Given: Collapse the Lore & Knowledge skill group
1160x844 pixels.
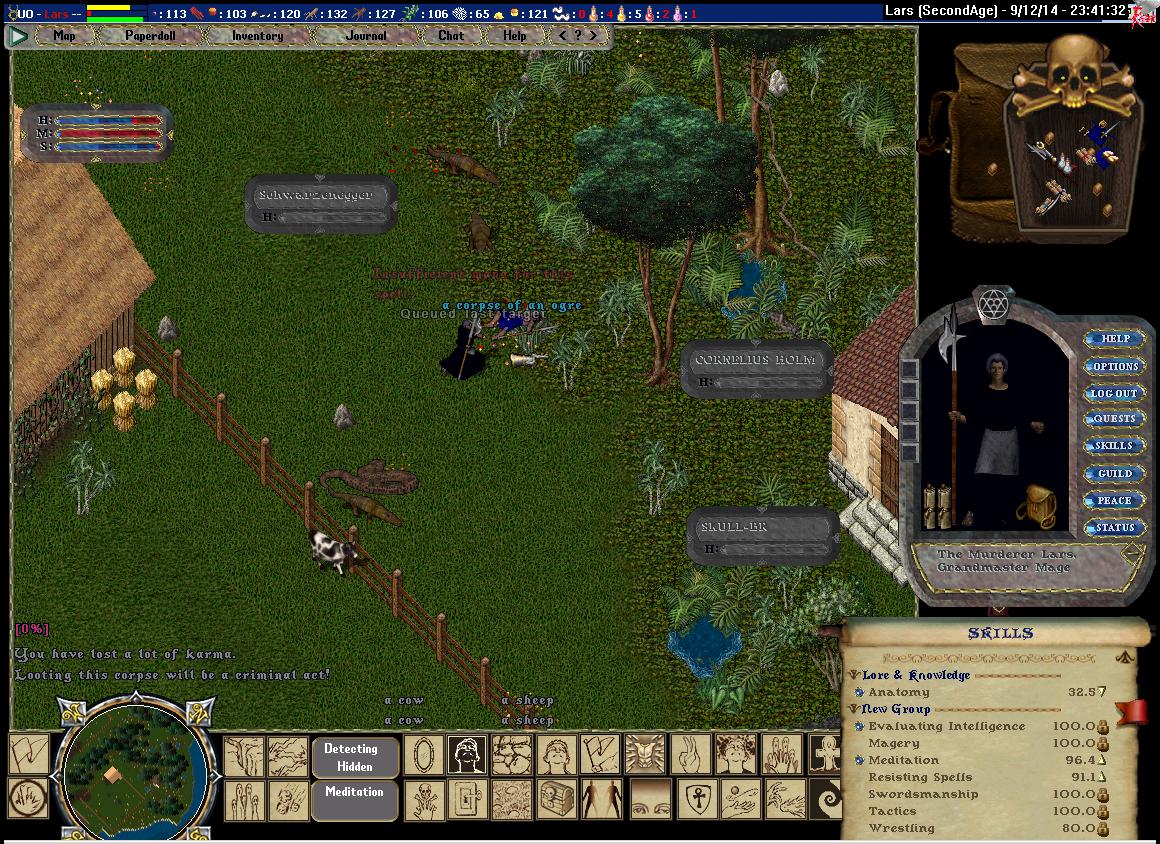Looking at the screenshot, I should coord(855,675).
